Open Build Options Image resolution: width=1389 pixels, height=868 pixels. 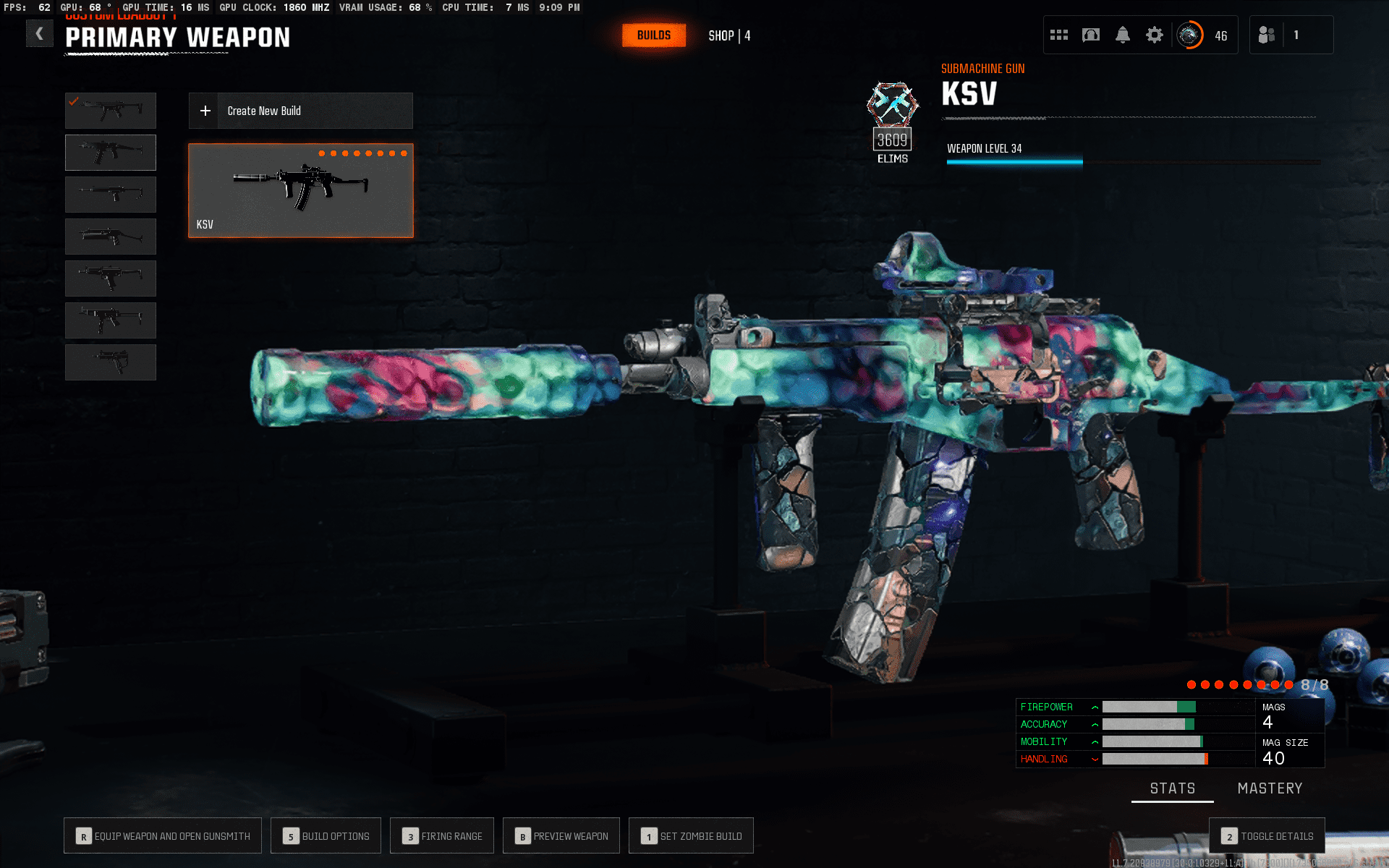(326, 836)
